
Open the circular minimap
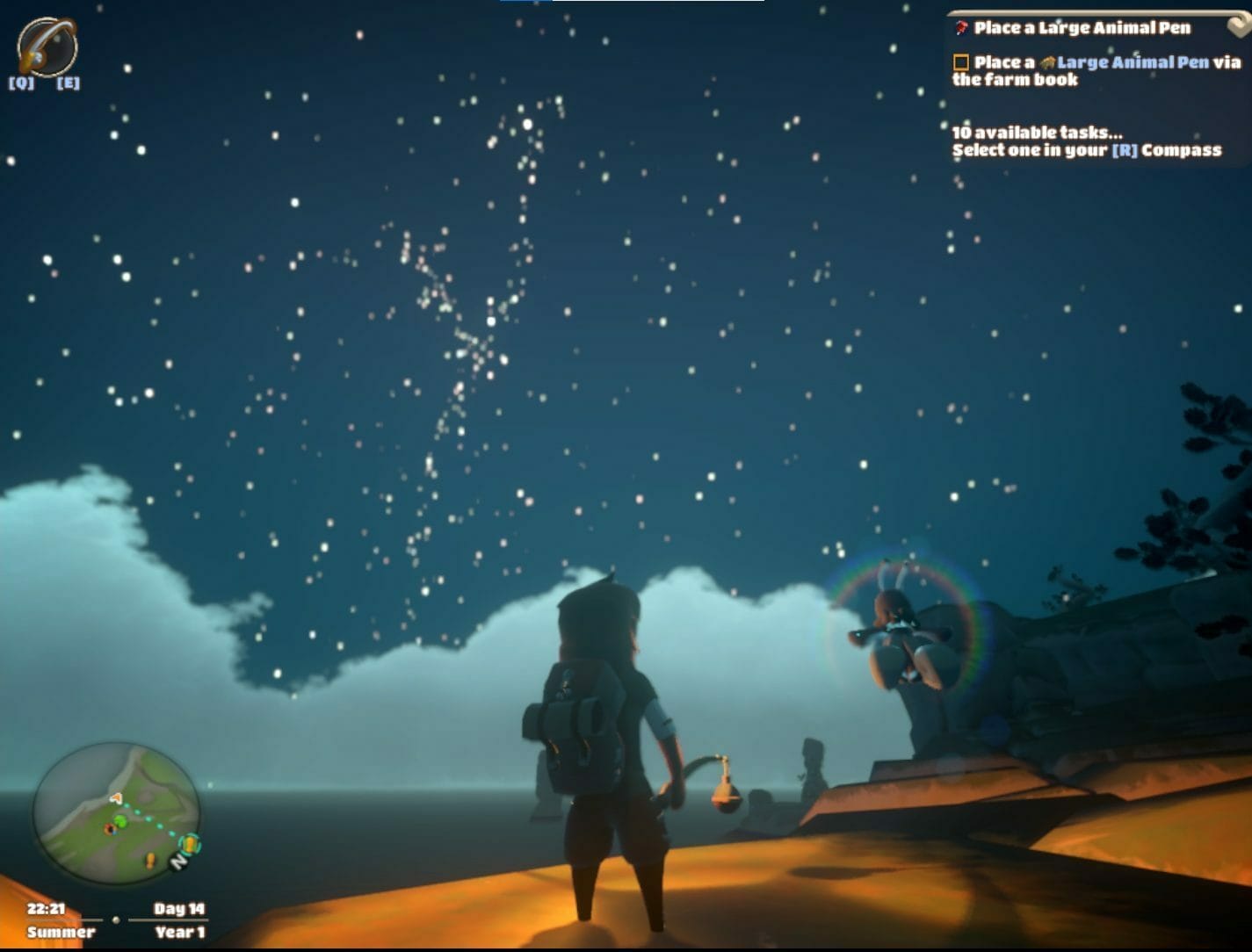[x=116, y=813]
